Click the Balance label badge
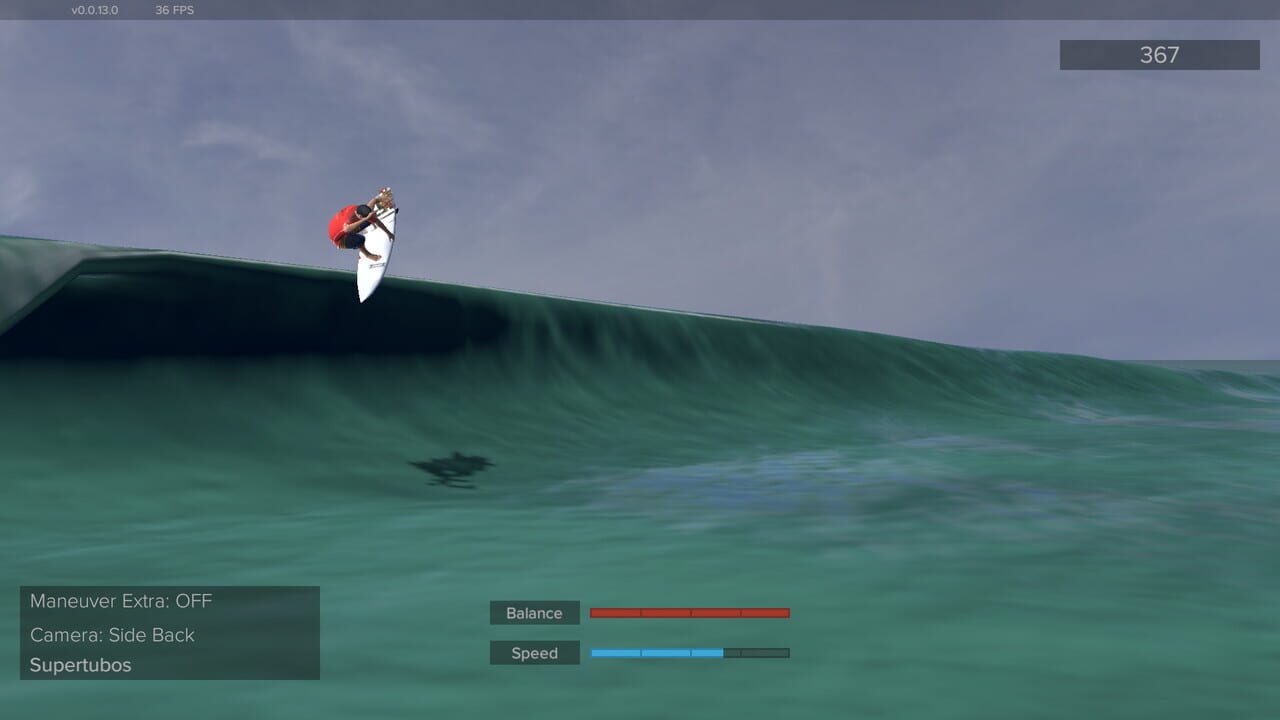 534,612
